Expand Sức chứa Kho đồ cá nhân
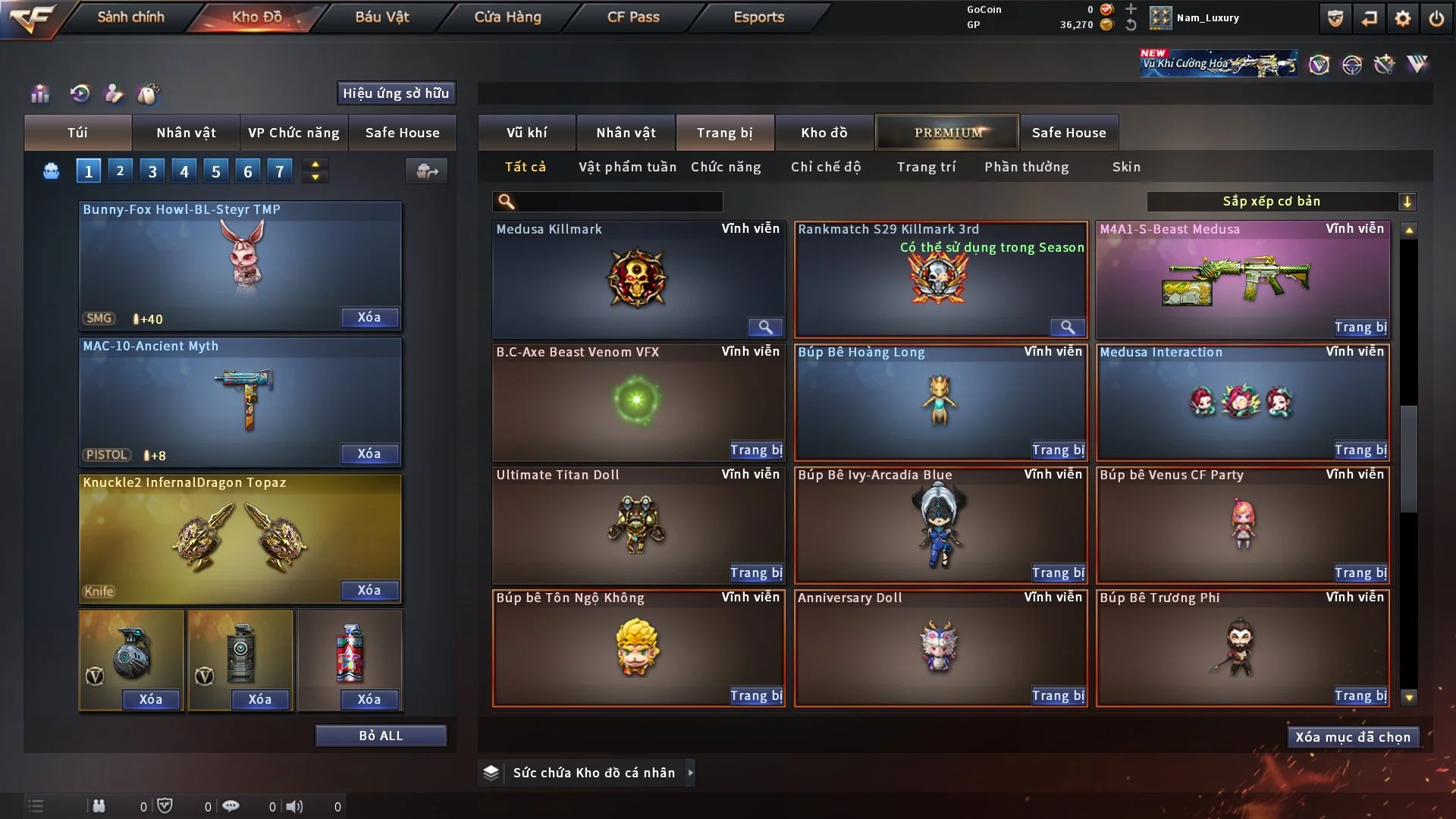The image size is (1456, 819). point(690,773)
